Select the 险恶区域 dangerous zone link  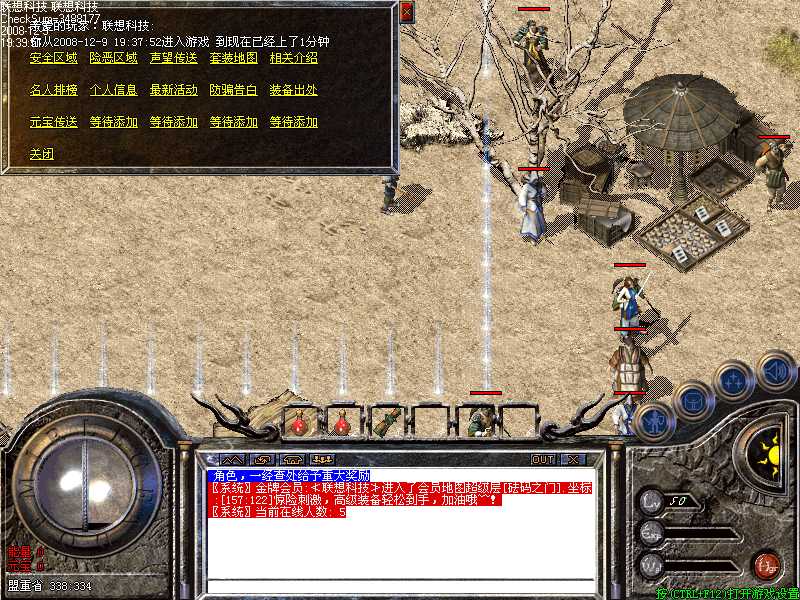click(113, 58)
